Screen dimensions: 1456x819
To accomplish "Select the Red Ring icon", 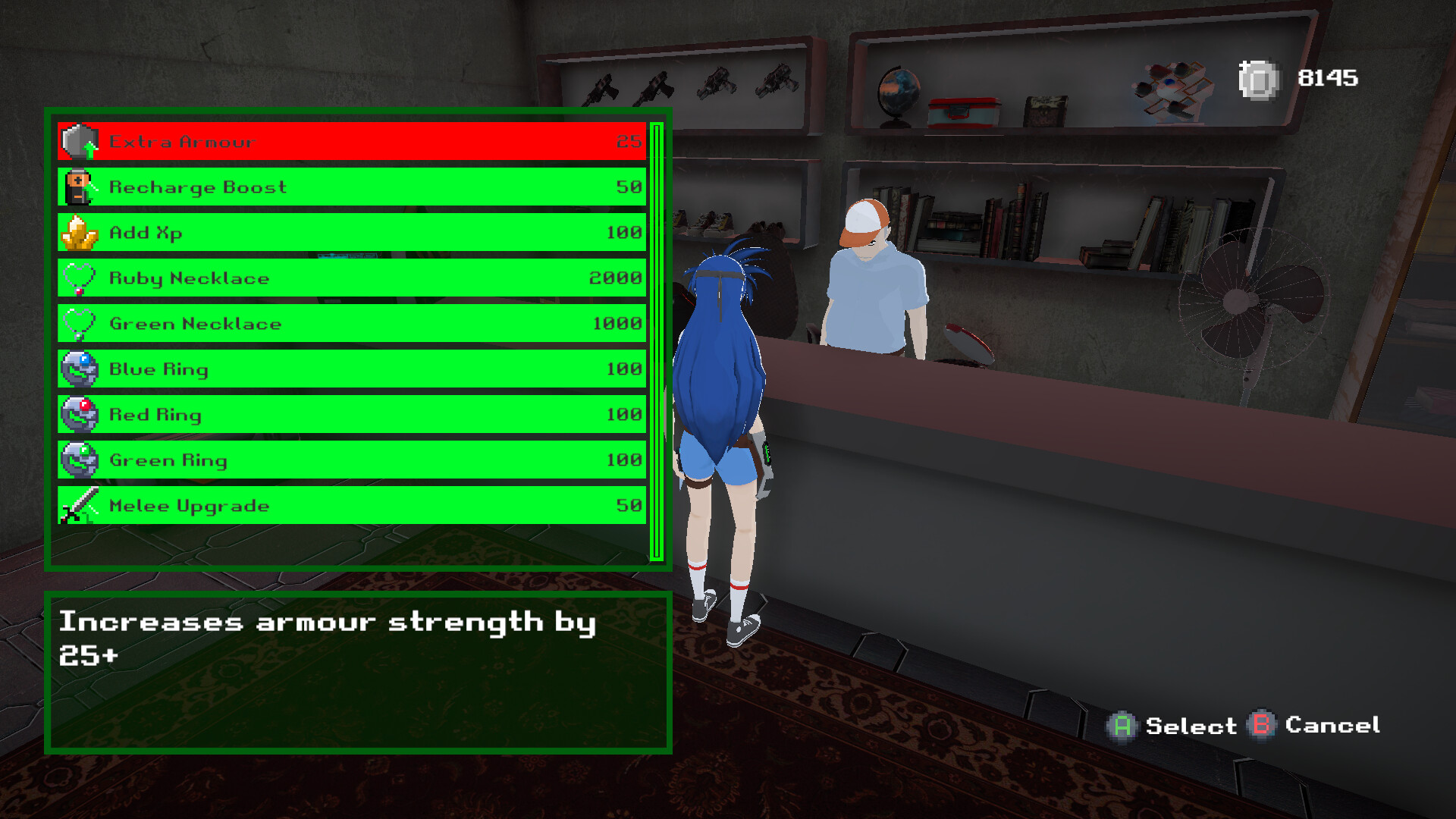I will (80, 415).
